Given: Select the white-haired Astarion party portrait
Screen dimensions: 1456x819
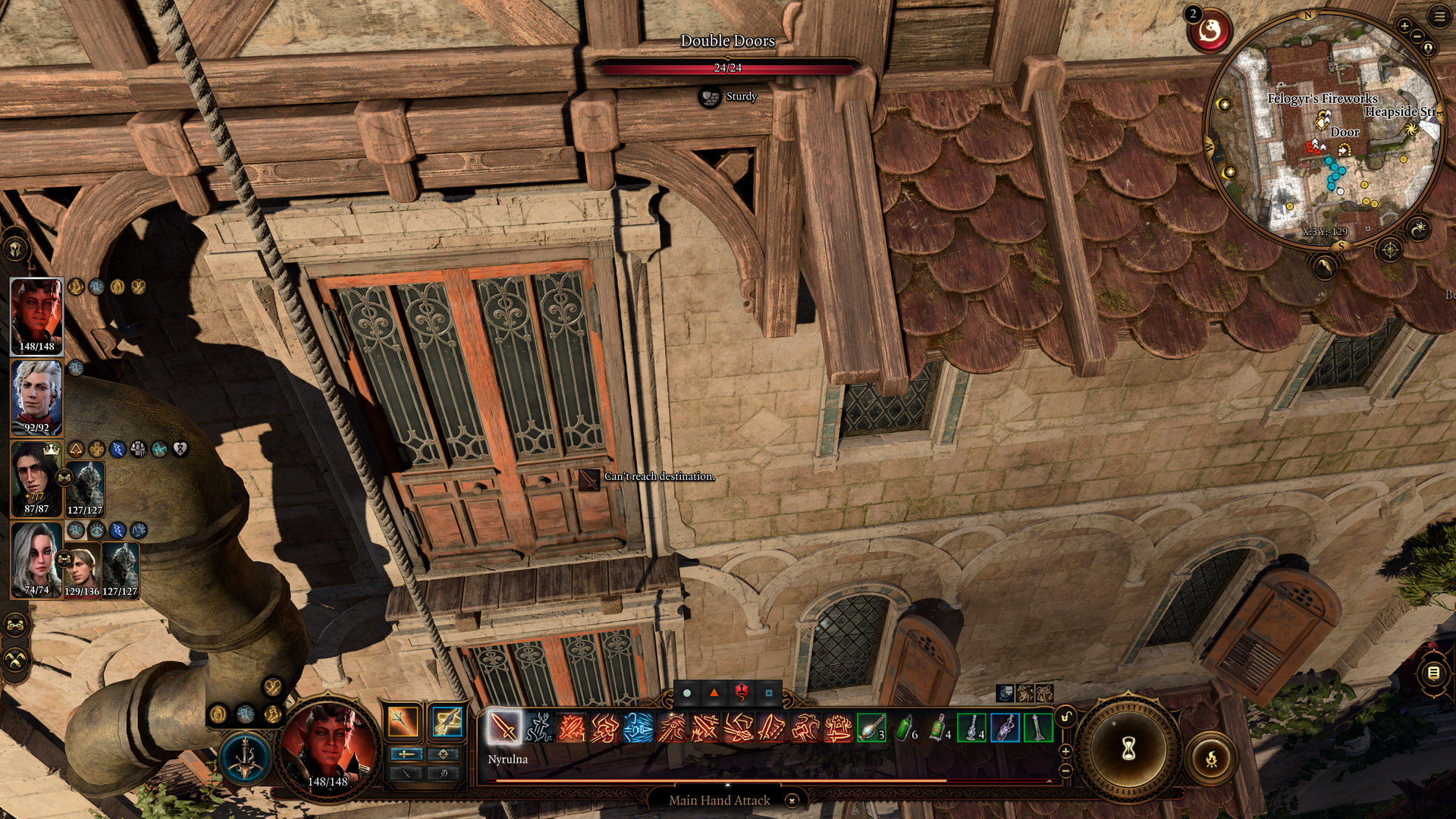Looking at the screenshot, I should pyautogui.click(x=36, y=394).
